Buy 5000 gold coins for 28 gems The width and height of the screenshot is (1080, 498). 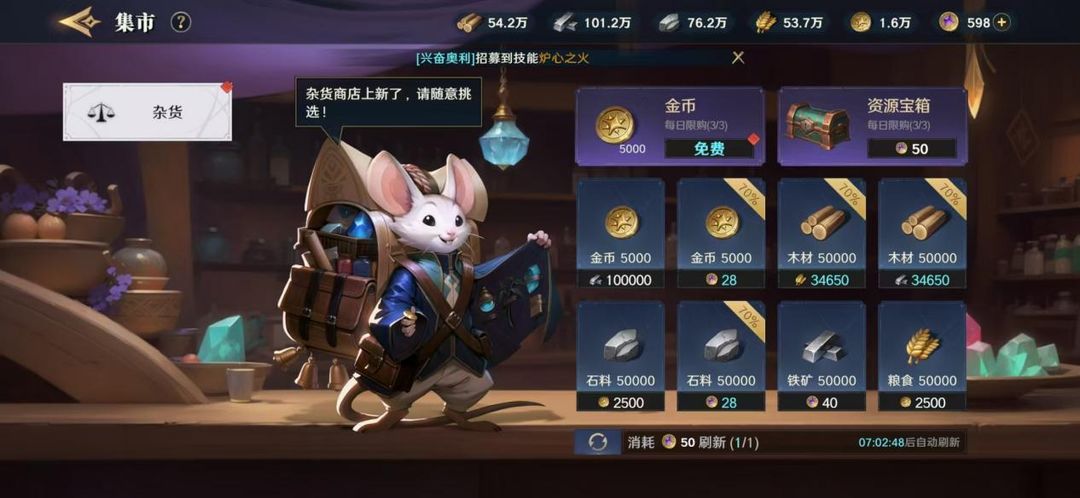click(721, 280)
